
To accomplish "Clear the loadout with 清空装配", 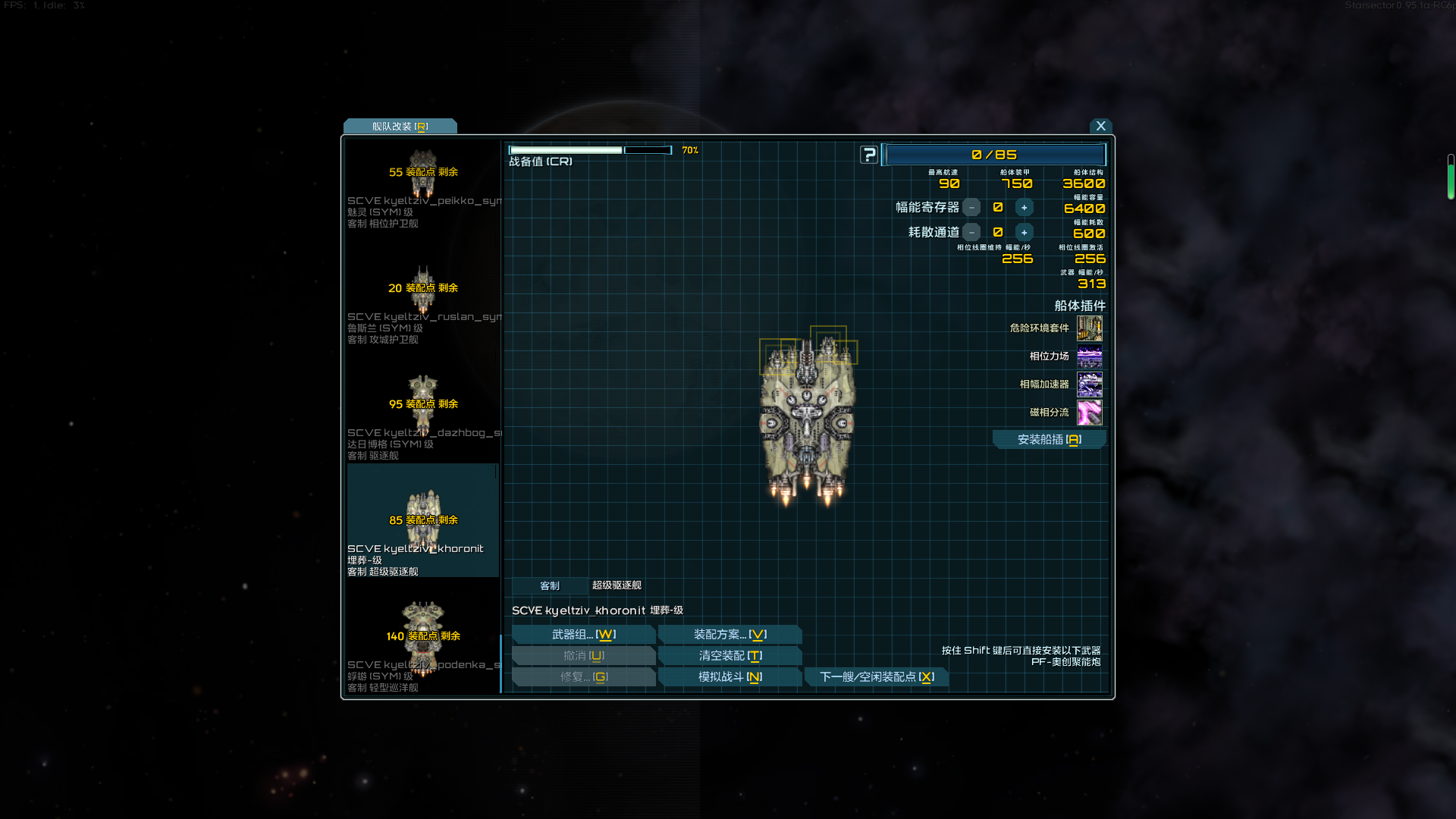I will (x=730, y=656).
